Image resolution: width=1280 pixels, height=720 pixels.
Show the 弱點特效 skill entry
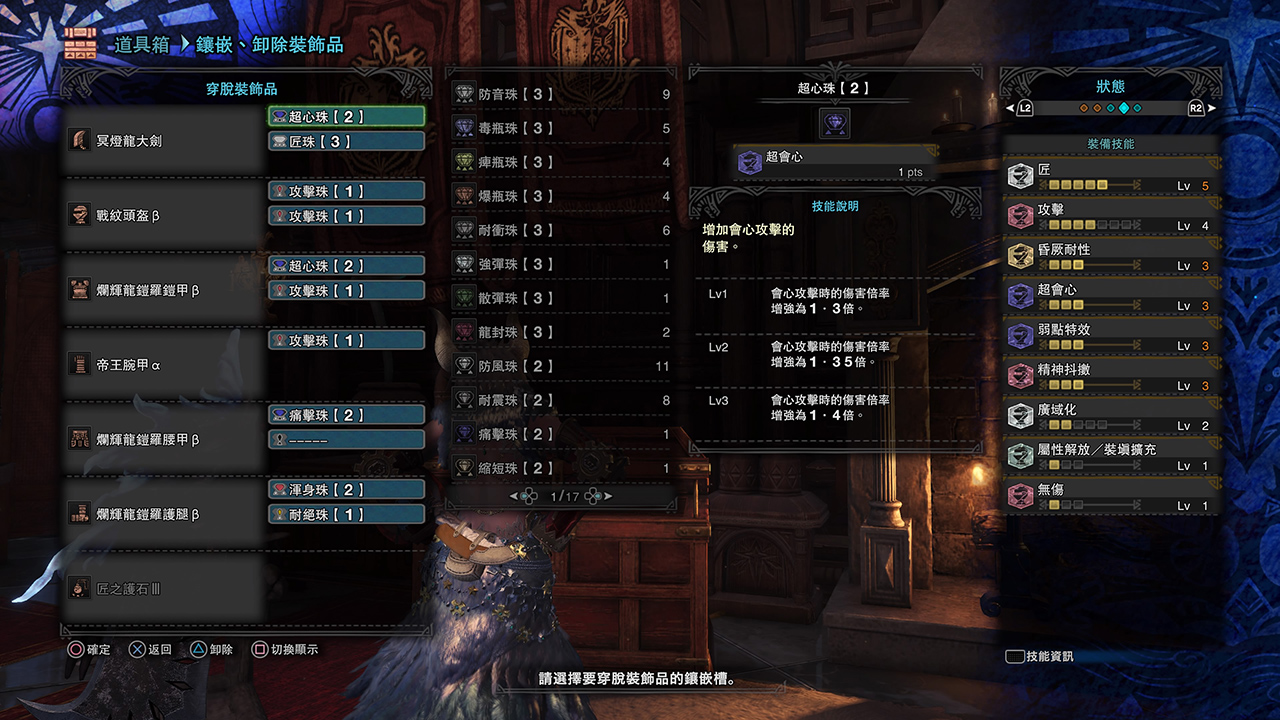tap(1112, 337)
